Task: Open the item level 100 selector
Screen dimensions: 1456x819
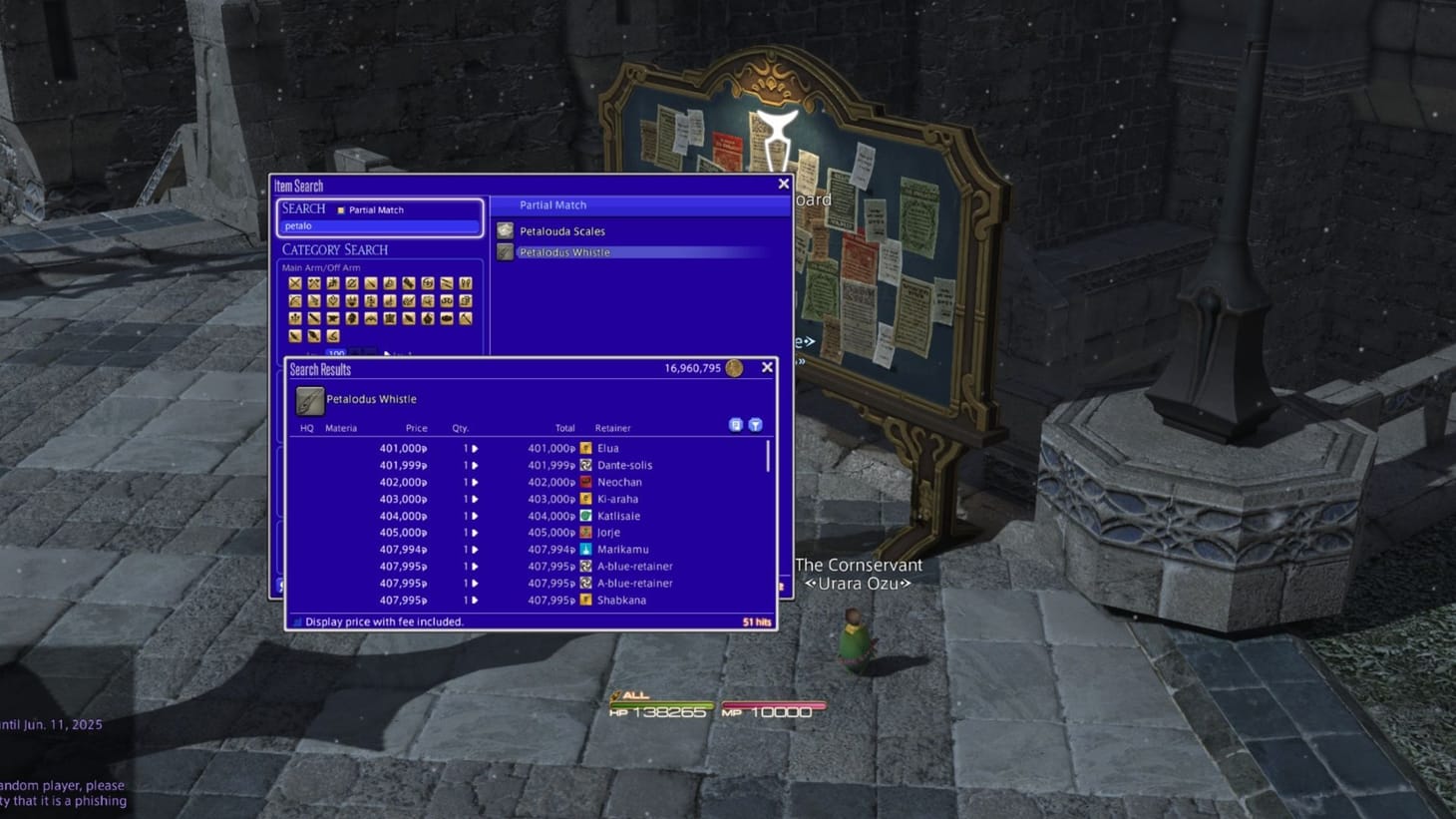Action: (x=336, y=353)
